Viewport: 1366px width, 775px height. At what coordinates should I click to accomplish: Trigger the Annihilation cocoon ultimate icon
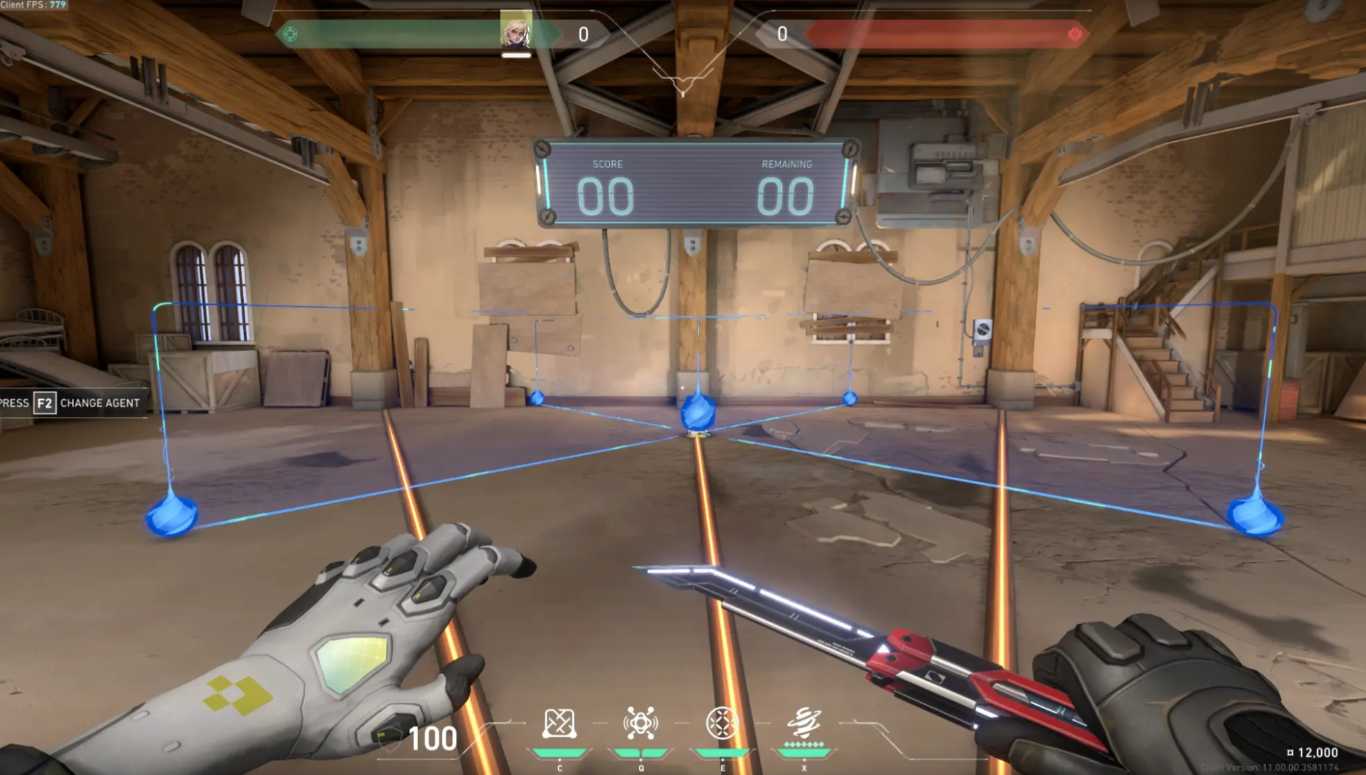803,722
